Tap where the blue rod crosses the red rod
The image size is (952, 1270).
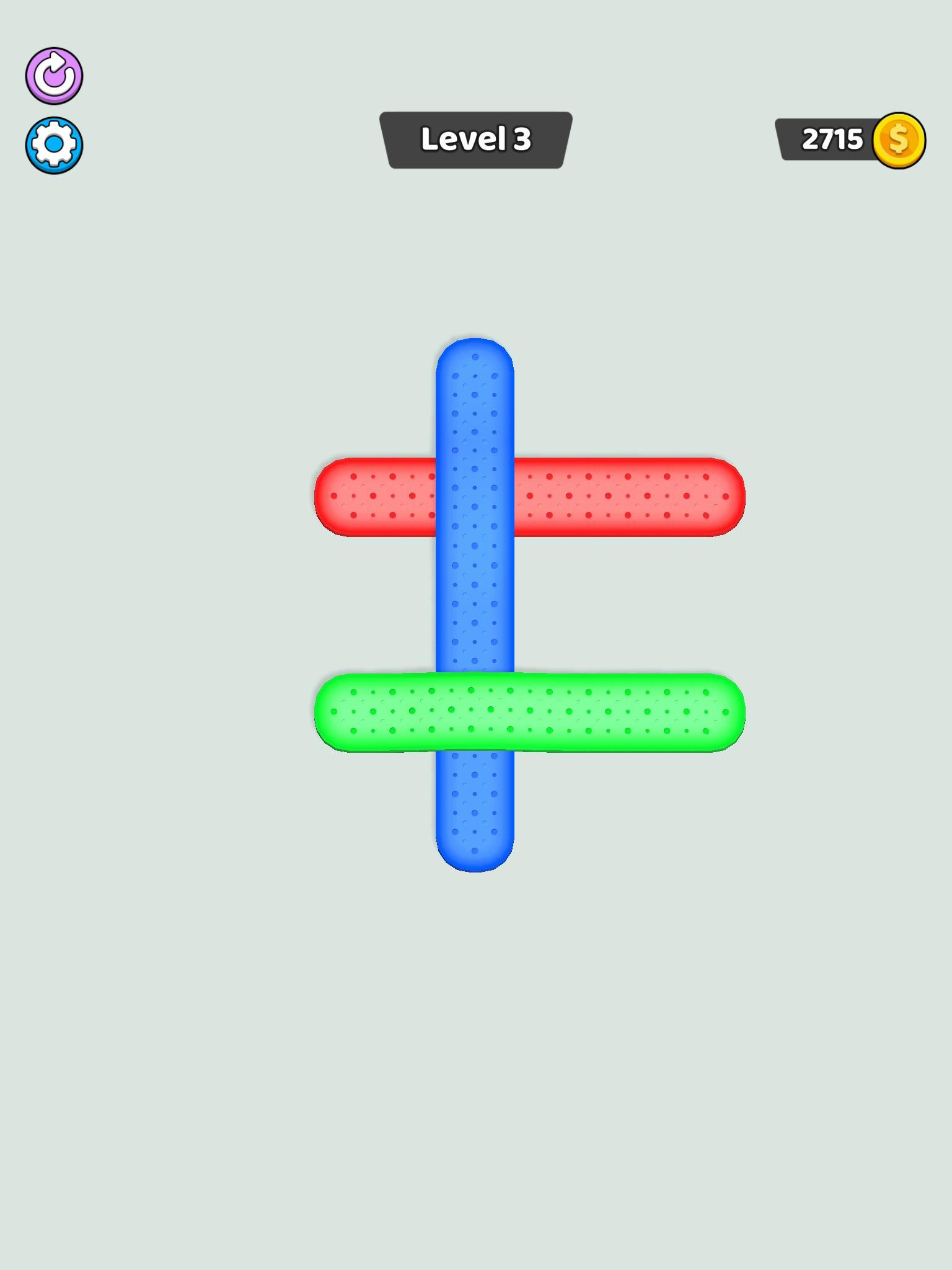474,496
